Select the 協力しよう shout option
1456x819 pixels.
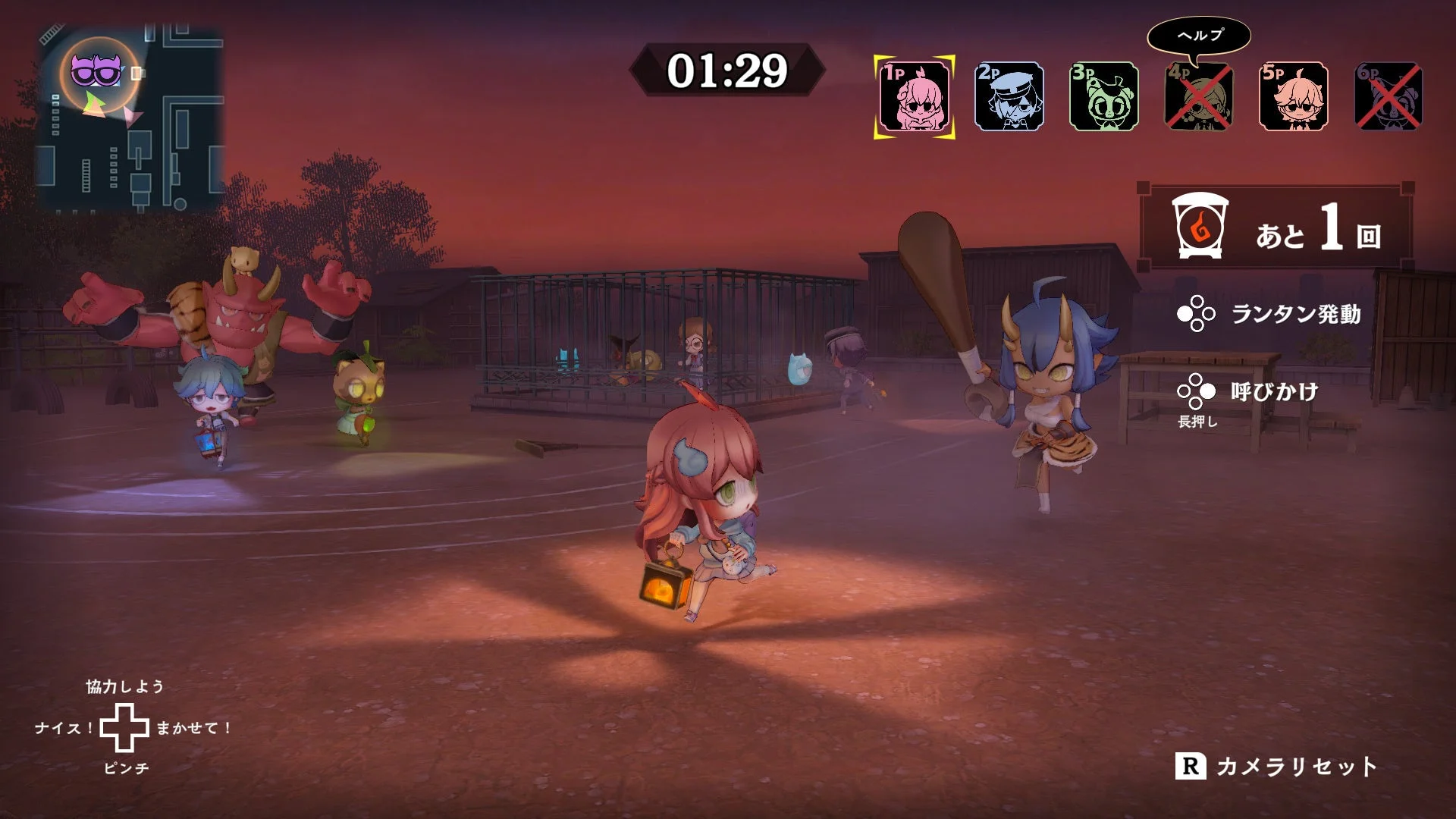124,687
